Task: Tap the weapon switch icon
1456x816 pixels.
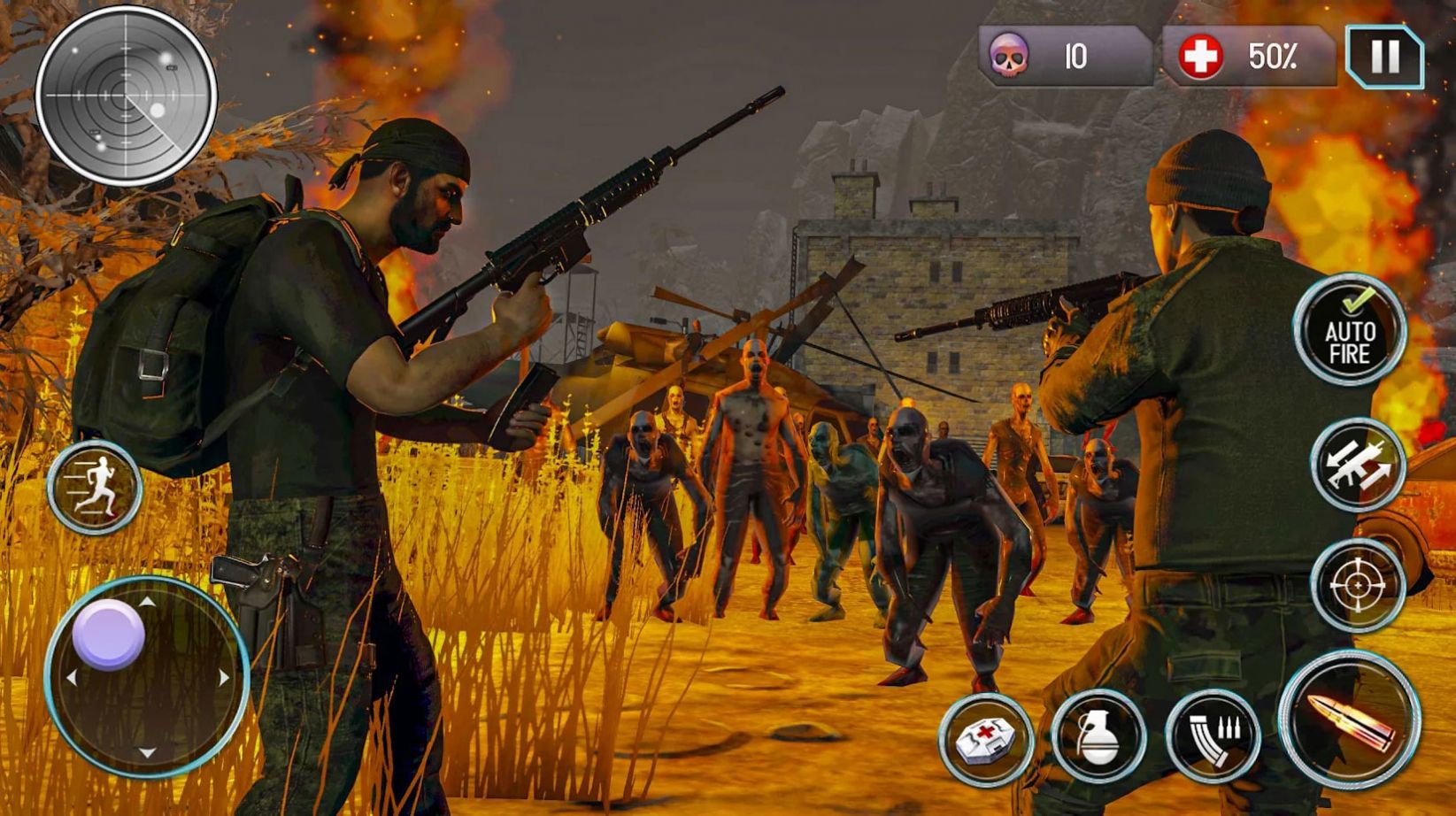Action: pyautogui.click(x=1358, y=466)
